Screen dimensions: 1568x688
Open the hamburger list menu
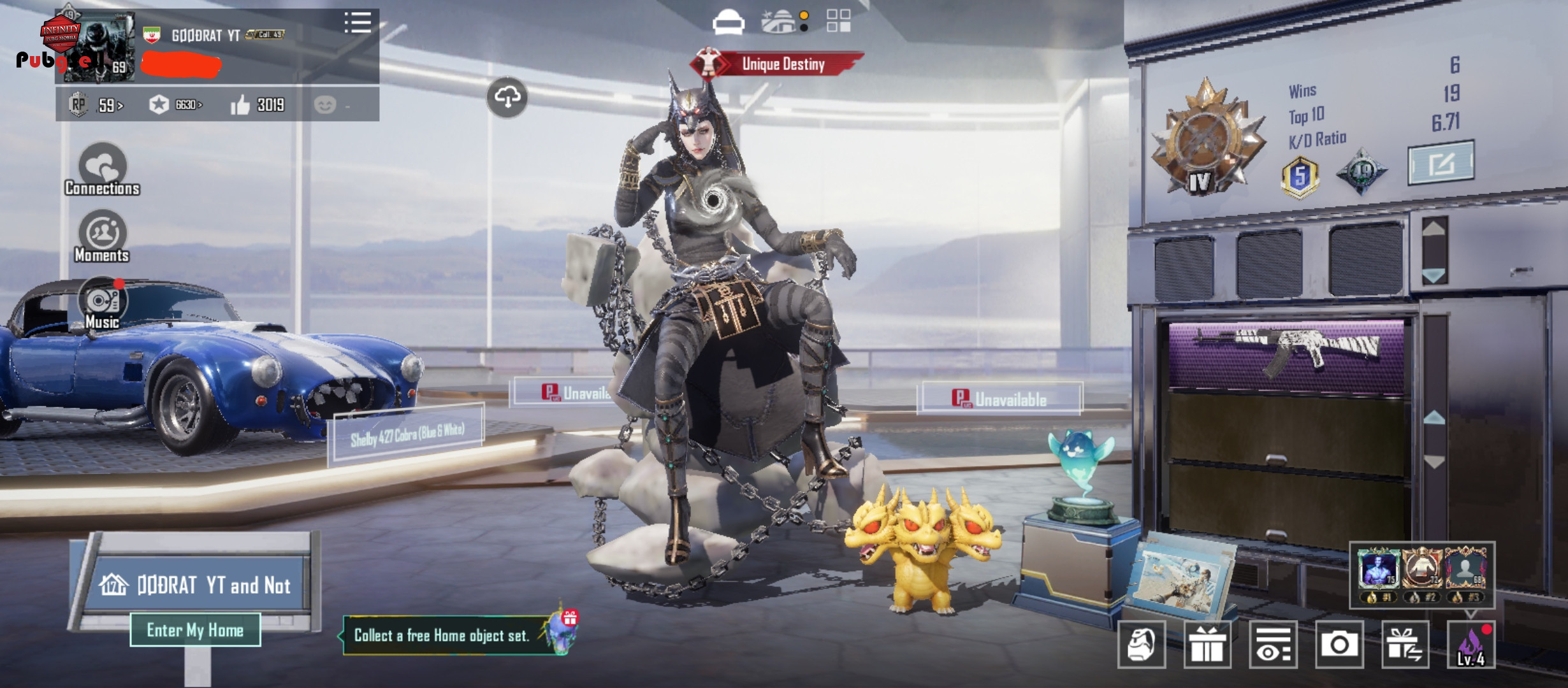pyautogui.click(x=358, y=23)
